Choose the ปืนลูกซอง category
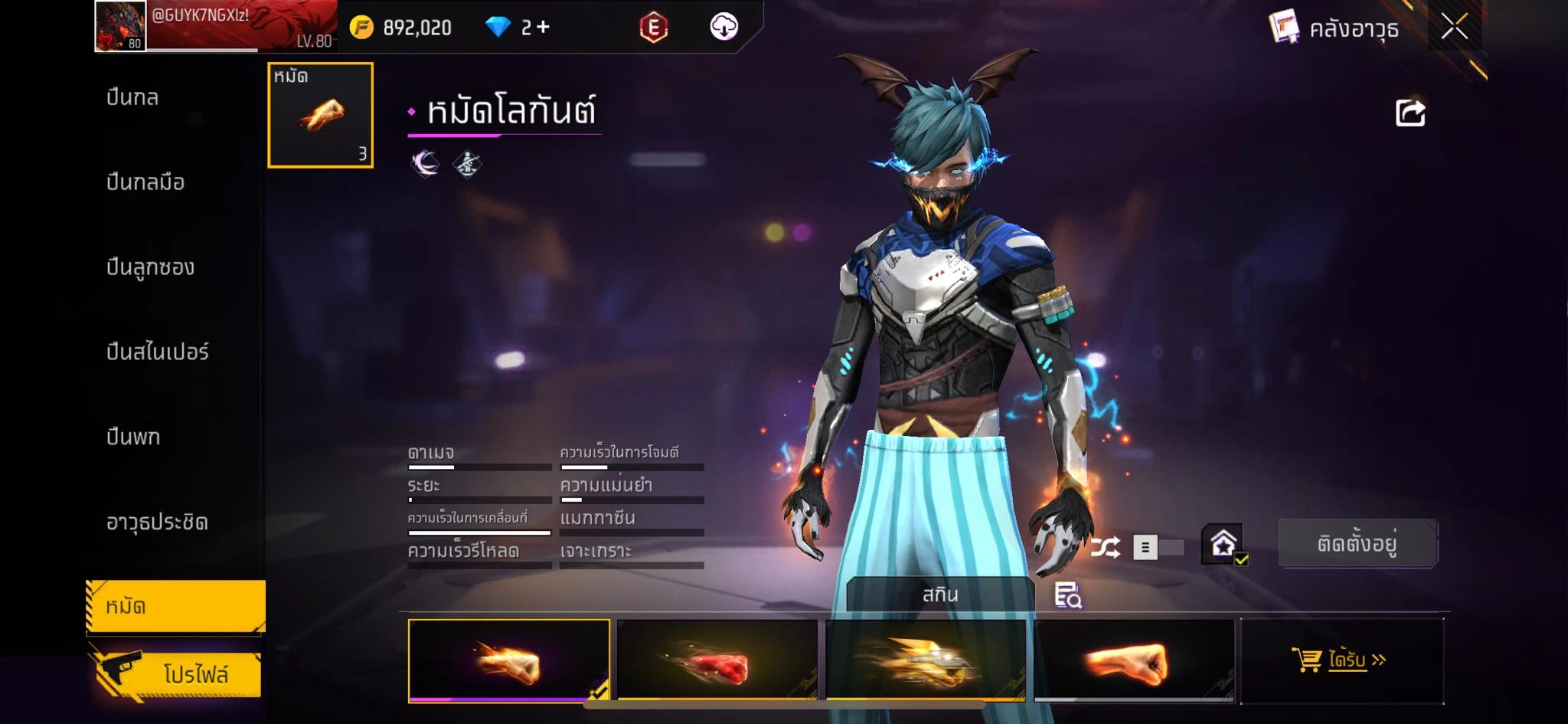Image resolution: width=1568 pixels, height=724 pixels. click(150, 267)
